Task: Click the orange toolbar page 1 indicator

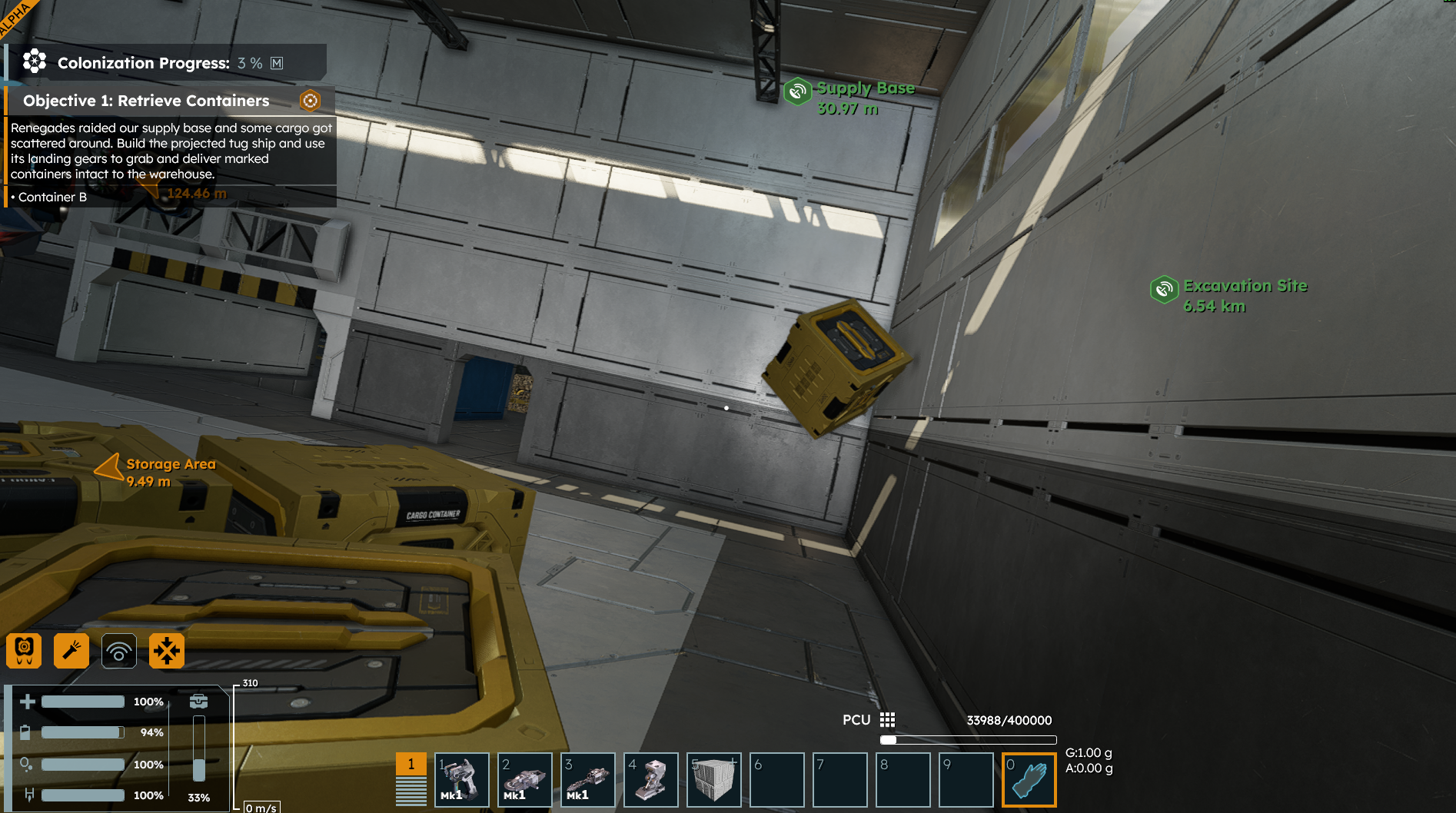Action: tap(411, 764)
